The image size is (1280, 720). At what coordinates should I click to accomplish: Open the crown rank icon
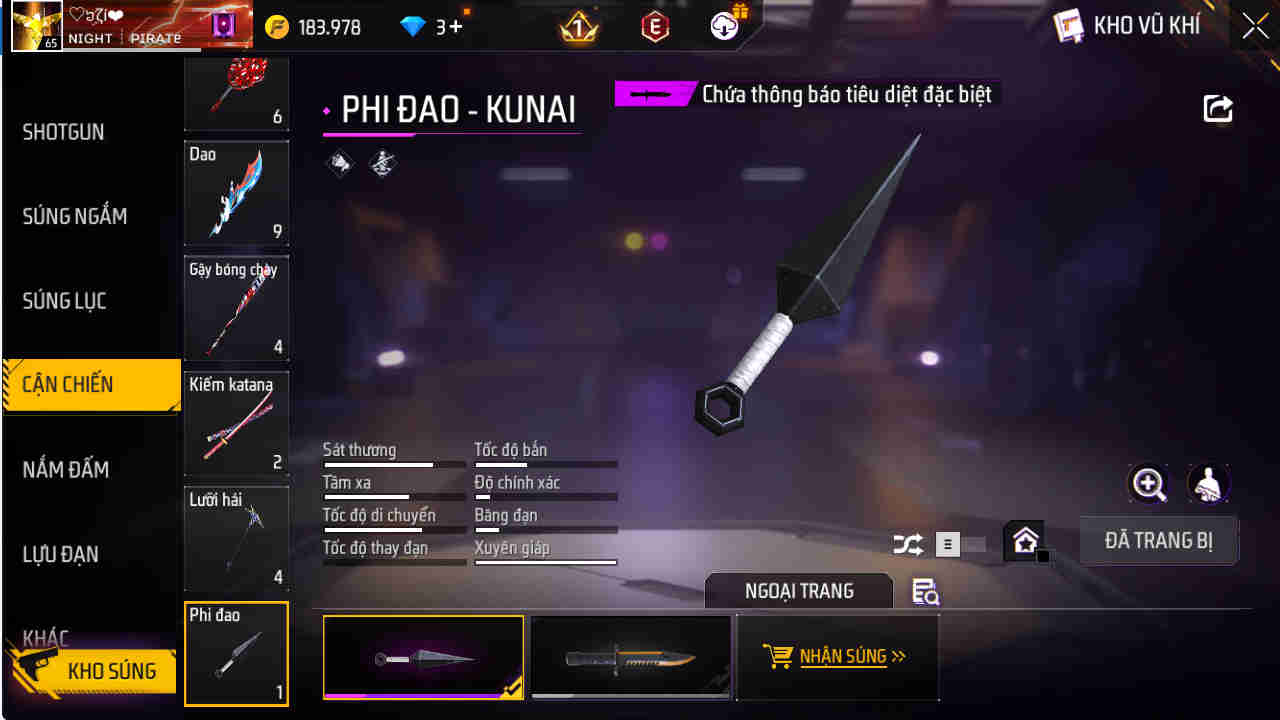tap(577, 24)
